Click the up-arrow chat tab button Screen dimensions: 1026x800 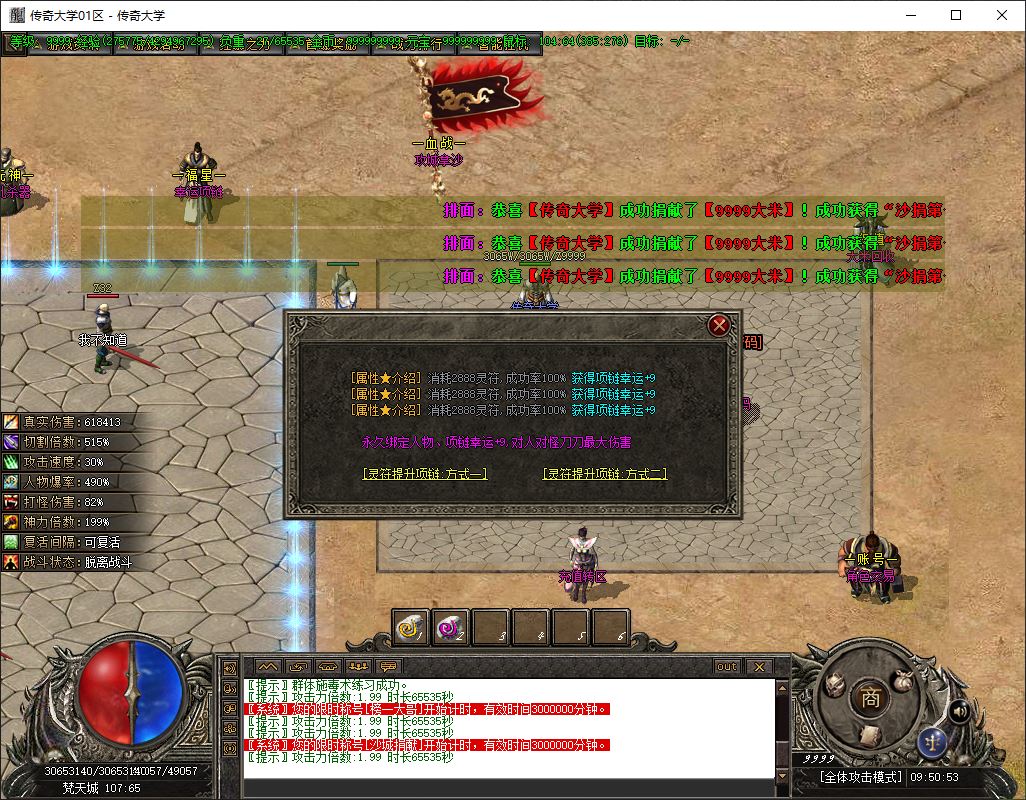[x=268, y=666]
